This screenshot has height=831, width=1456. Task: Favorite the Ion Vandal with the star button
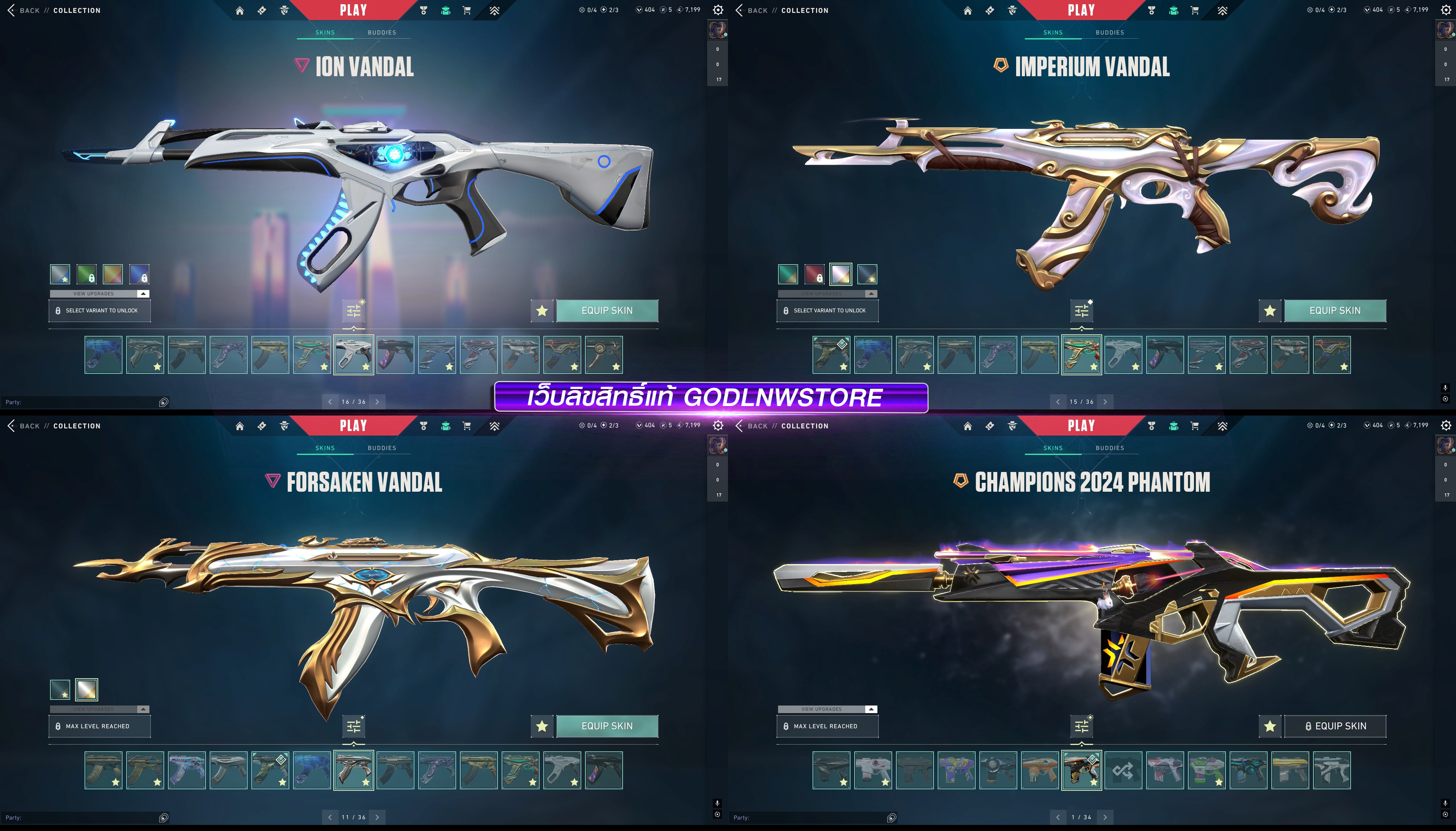point(542,310)
